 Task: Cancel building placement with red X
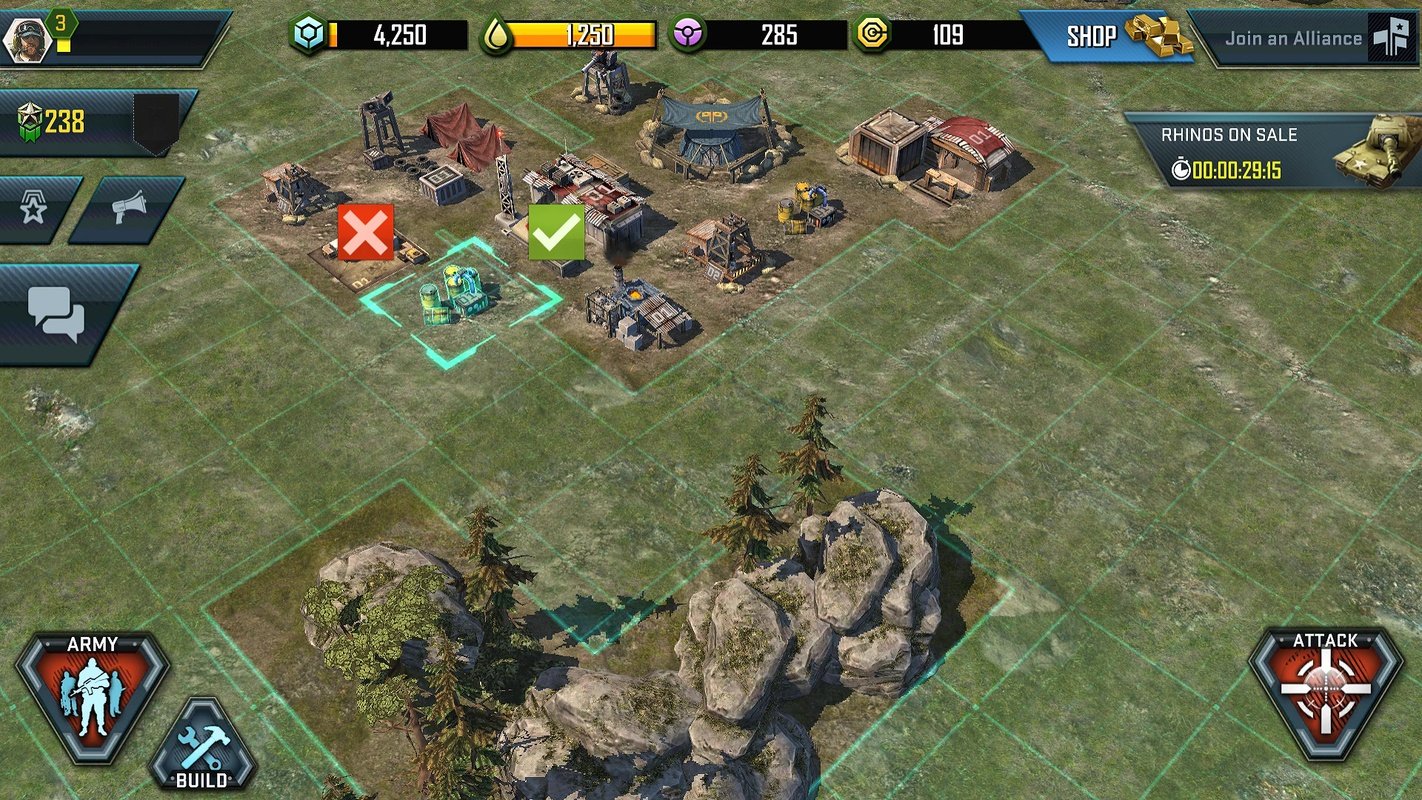tap(365, 232)
